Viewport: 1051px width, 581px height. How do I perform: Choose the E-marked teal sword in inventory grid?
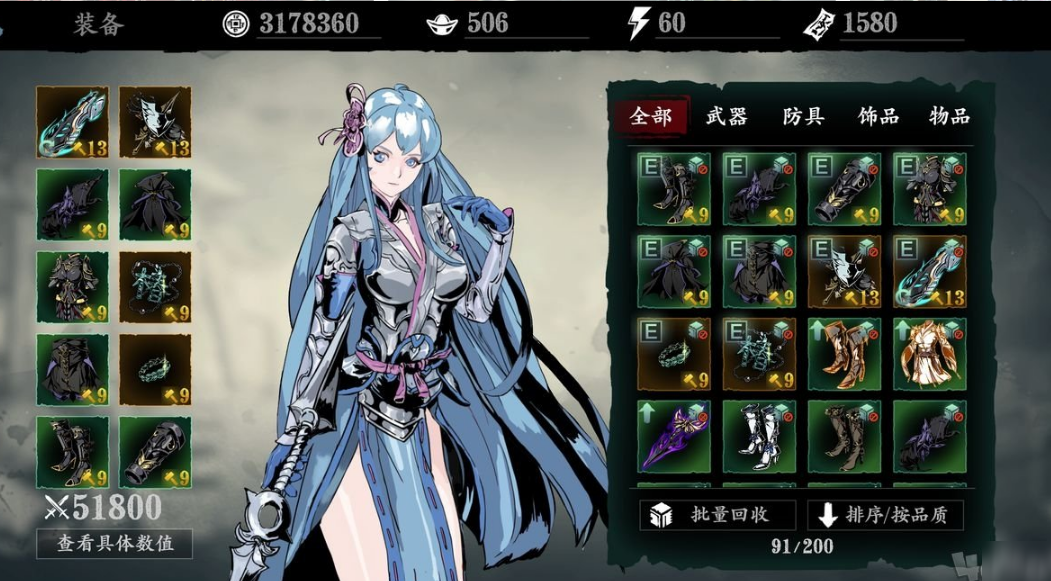click(929, 271)
